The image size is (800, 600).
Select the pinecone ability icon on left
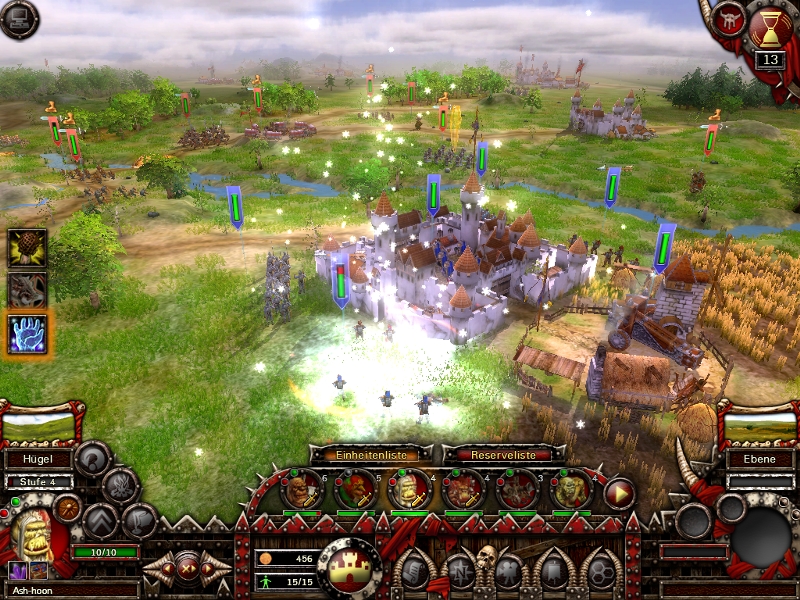[x=27, y=248]
